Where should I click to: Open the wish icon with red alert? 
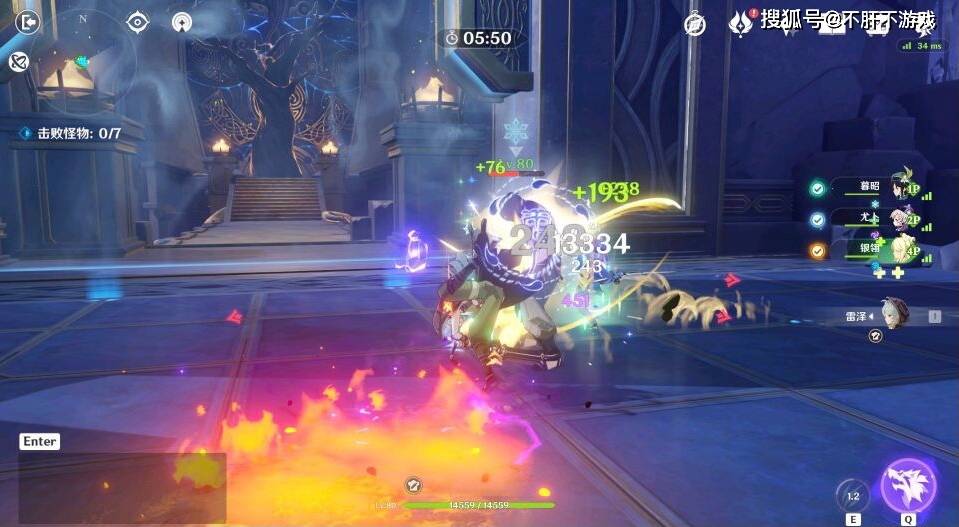tap(740, 23)
